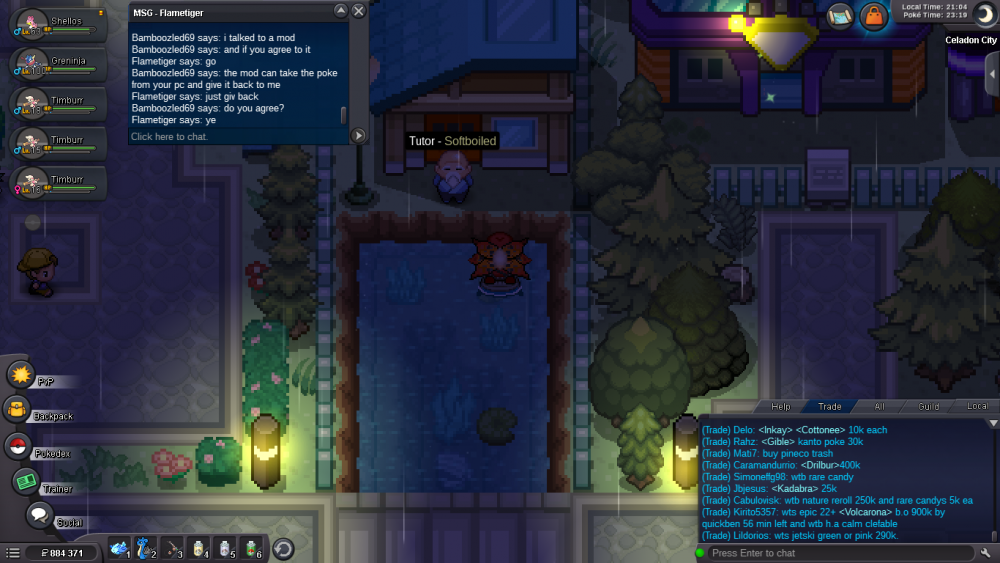1000x563 pixels.
Task: Open the Pokedex
Action: tap(17, 446)
